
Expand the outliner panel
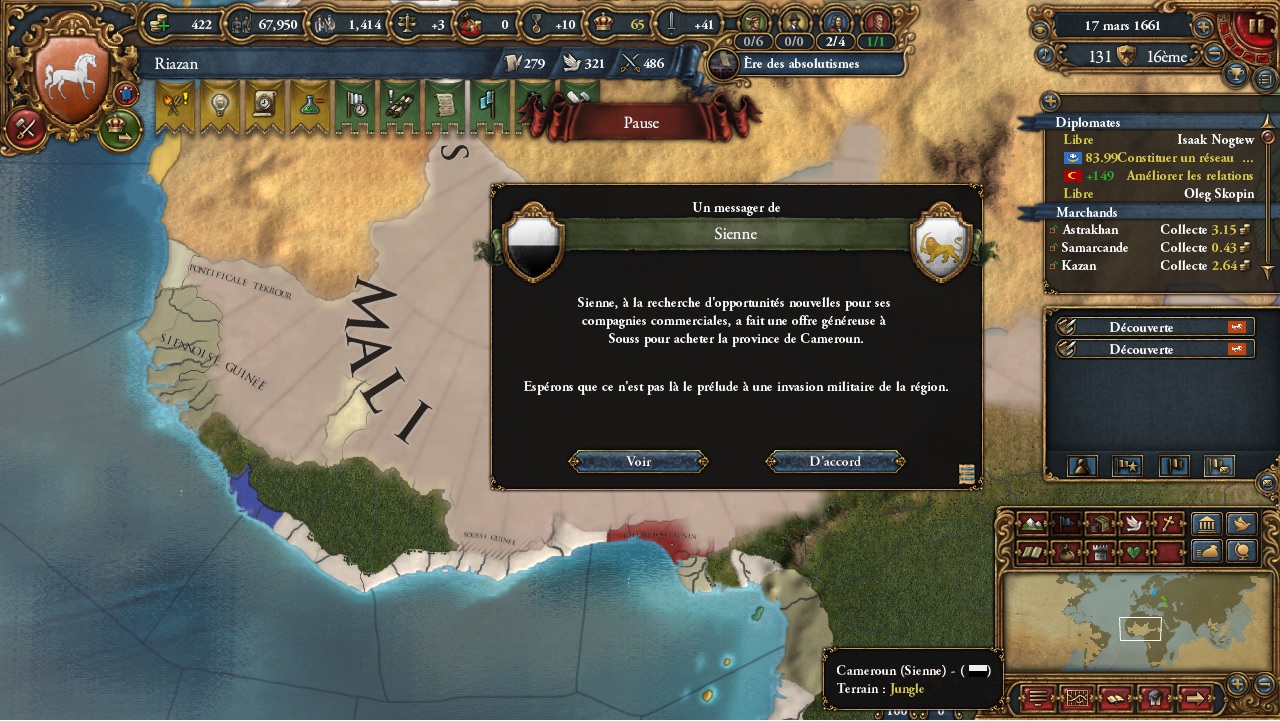1051,101
